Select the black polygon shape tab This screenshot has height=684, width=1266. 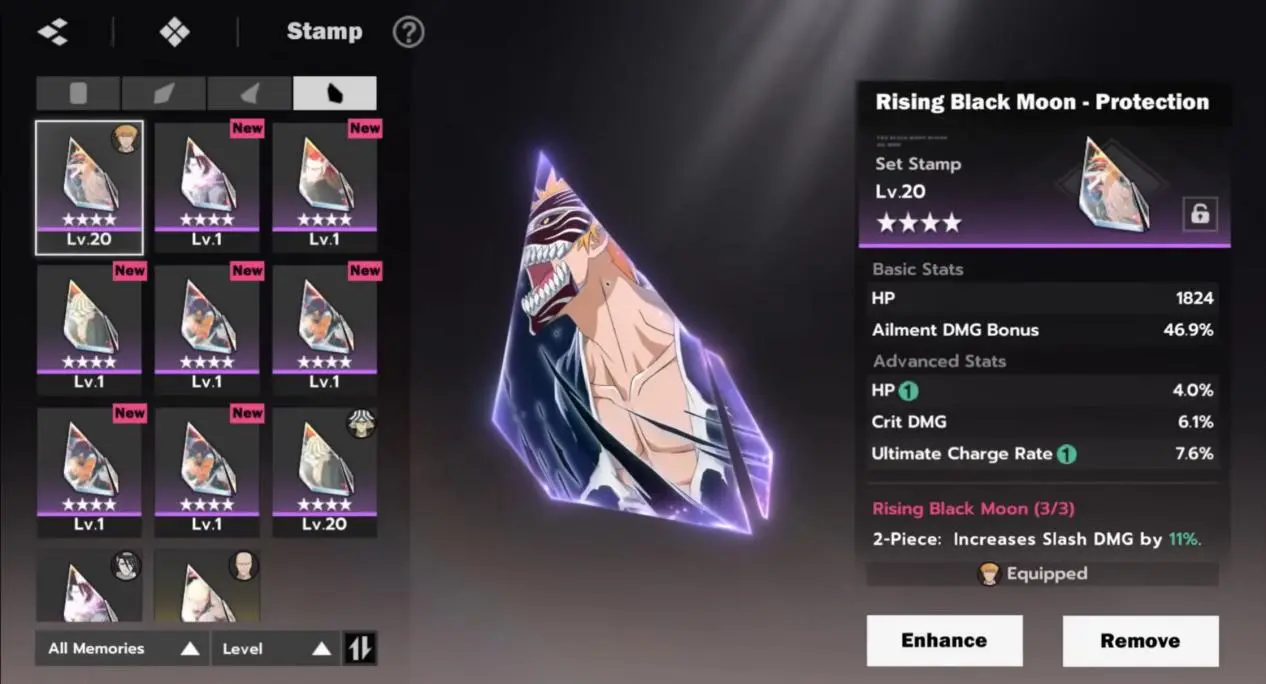point(335,93)
